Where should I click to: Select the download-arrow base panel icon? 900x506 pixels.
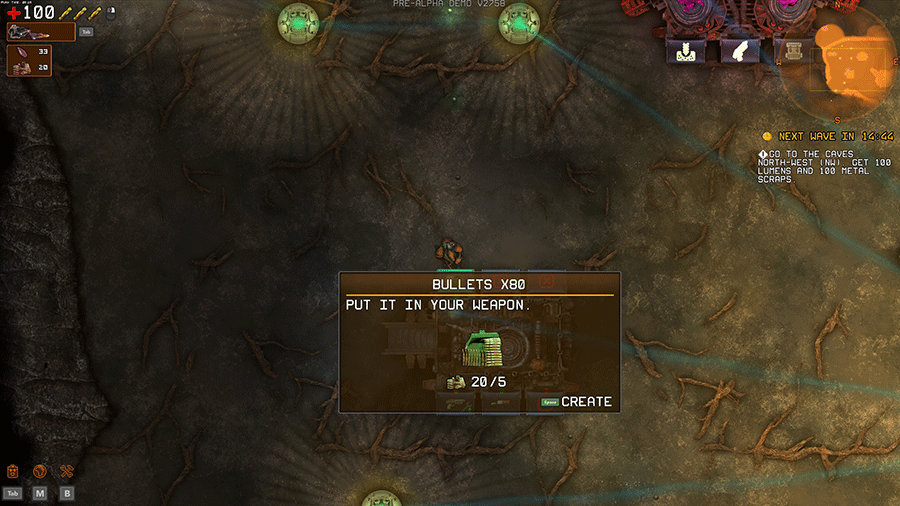pyautogui.click(x=686, y=52)
